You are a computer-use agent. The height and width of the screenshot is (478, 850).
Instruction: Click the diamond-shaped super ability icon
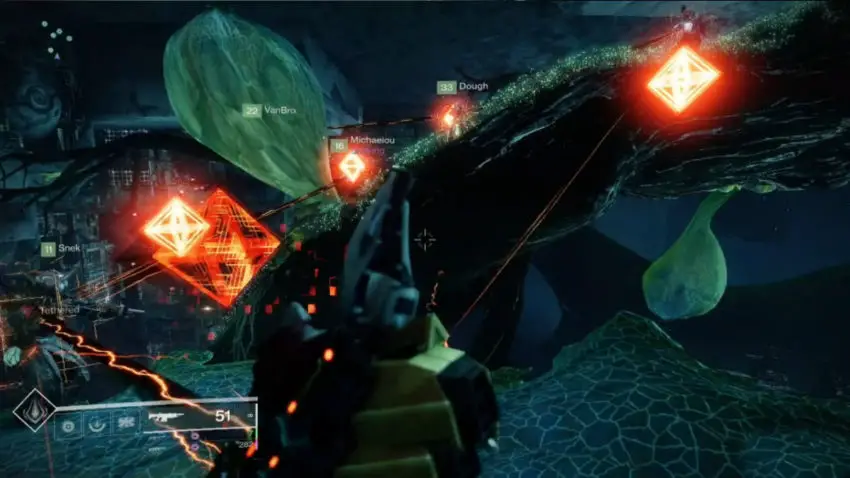[x=34, y=410]
